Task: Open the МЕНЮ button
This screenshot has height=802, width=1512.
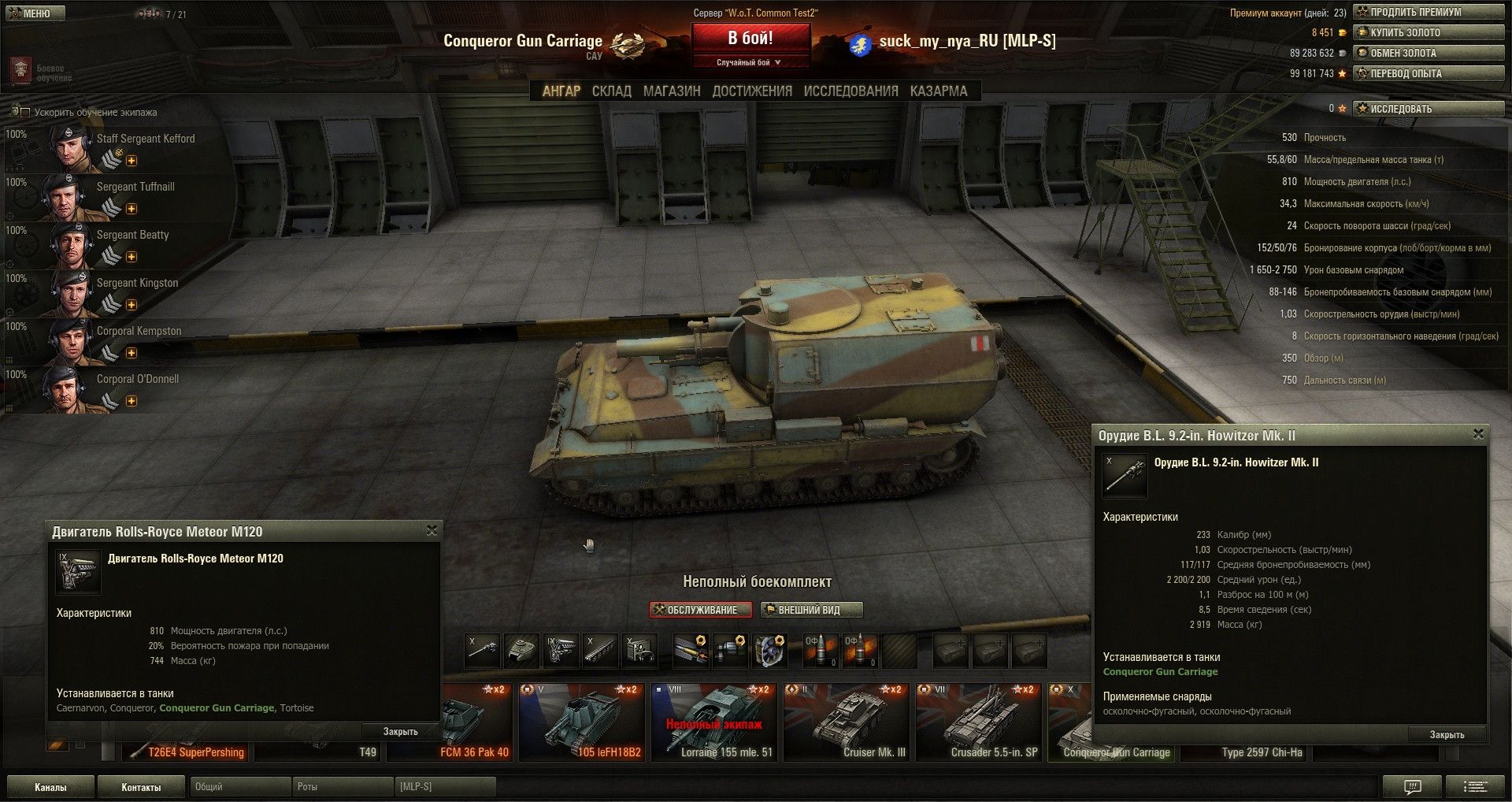Action: 32,13
